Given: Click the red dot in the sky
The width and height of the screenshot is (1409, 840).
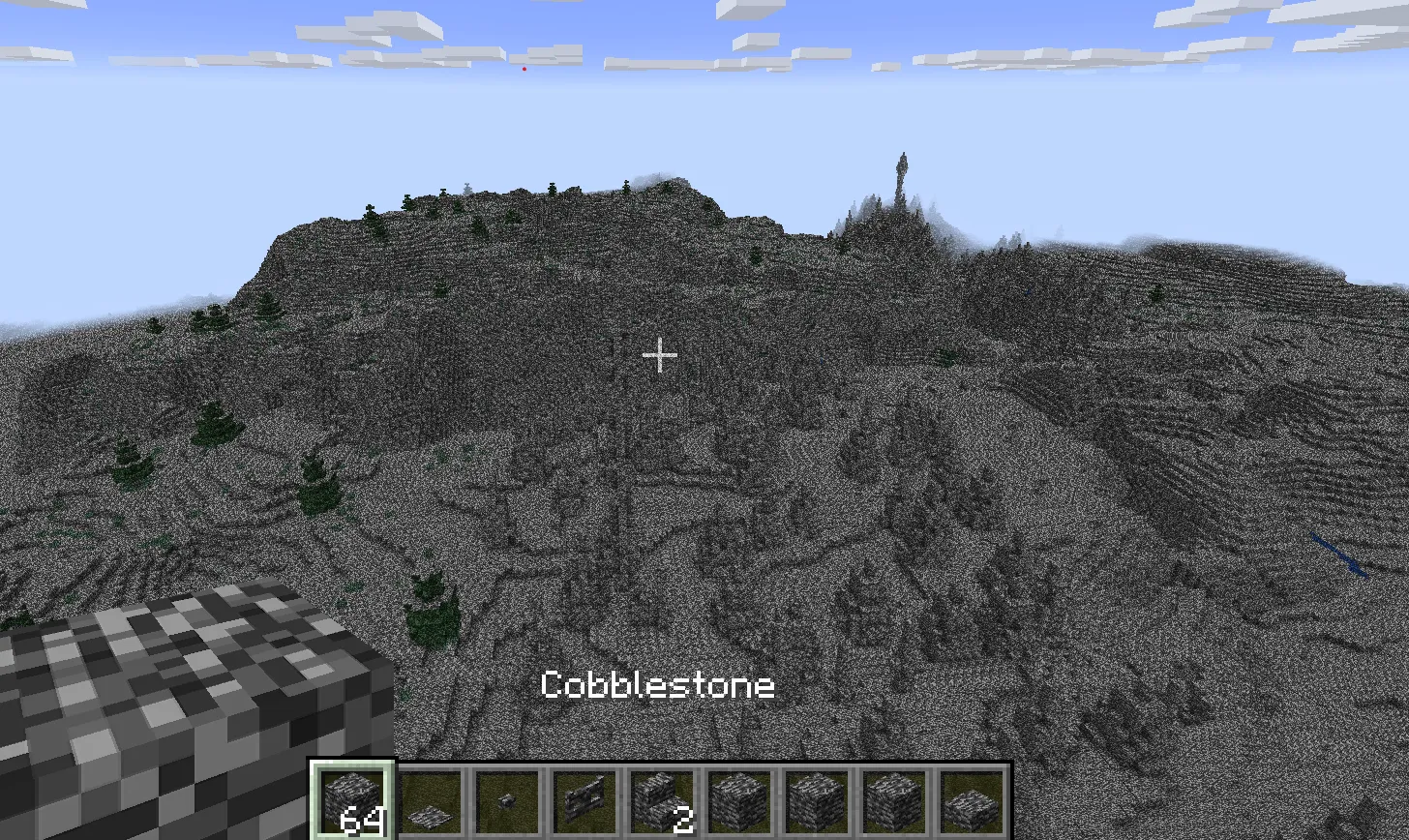Looking at the screenshot, I should point(525,68).
